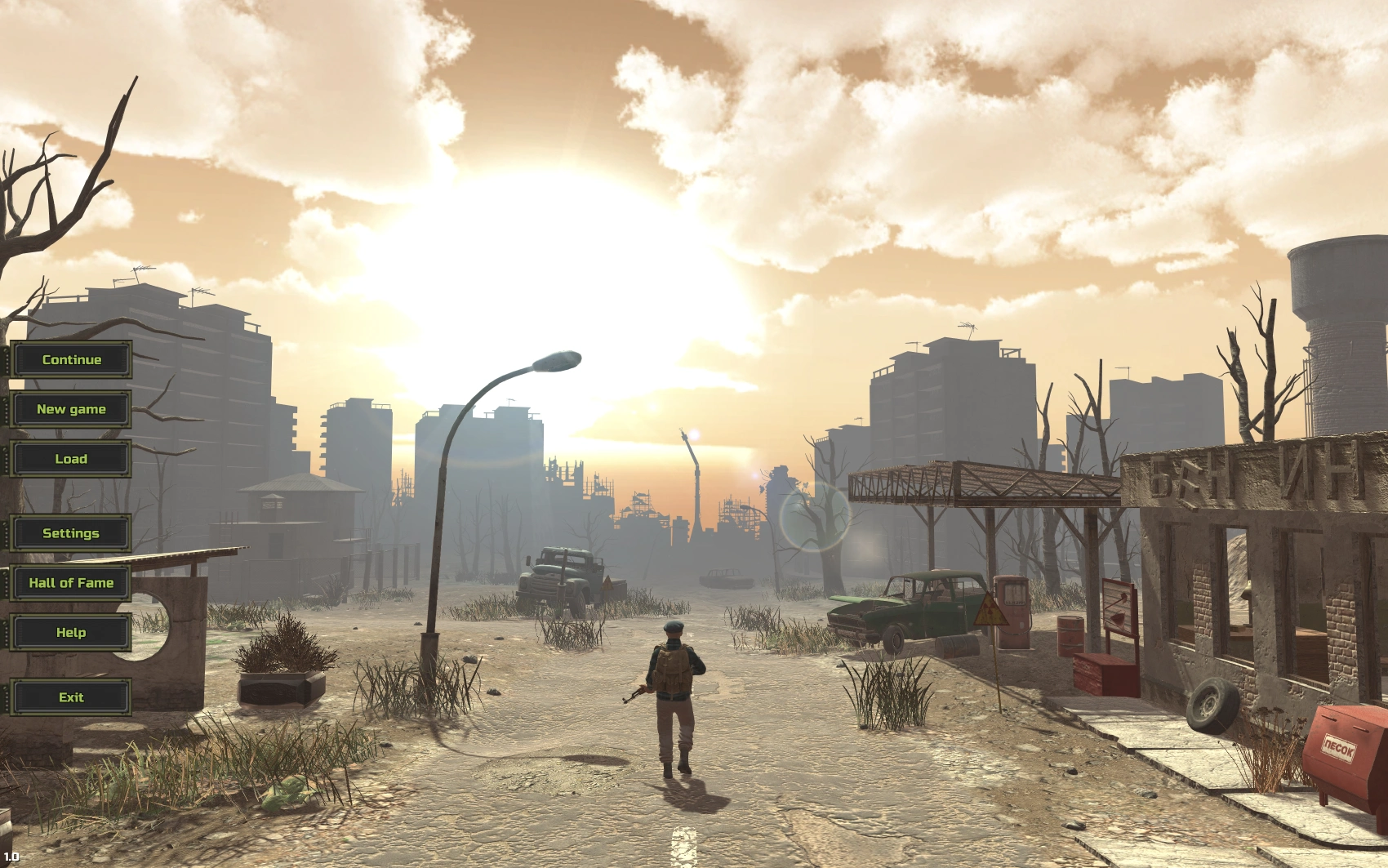
Task: Open the Load menu
Action: 71,459
